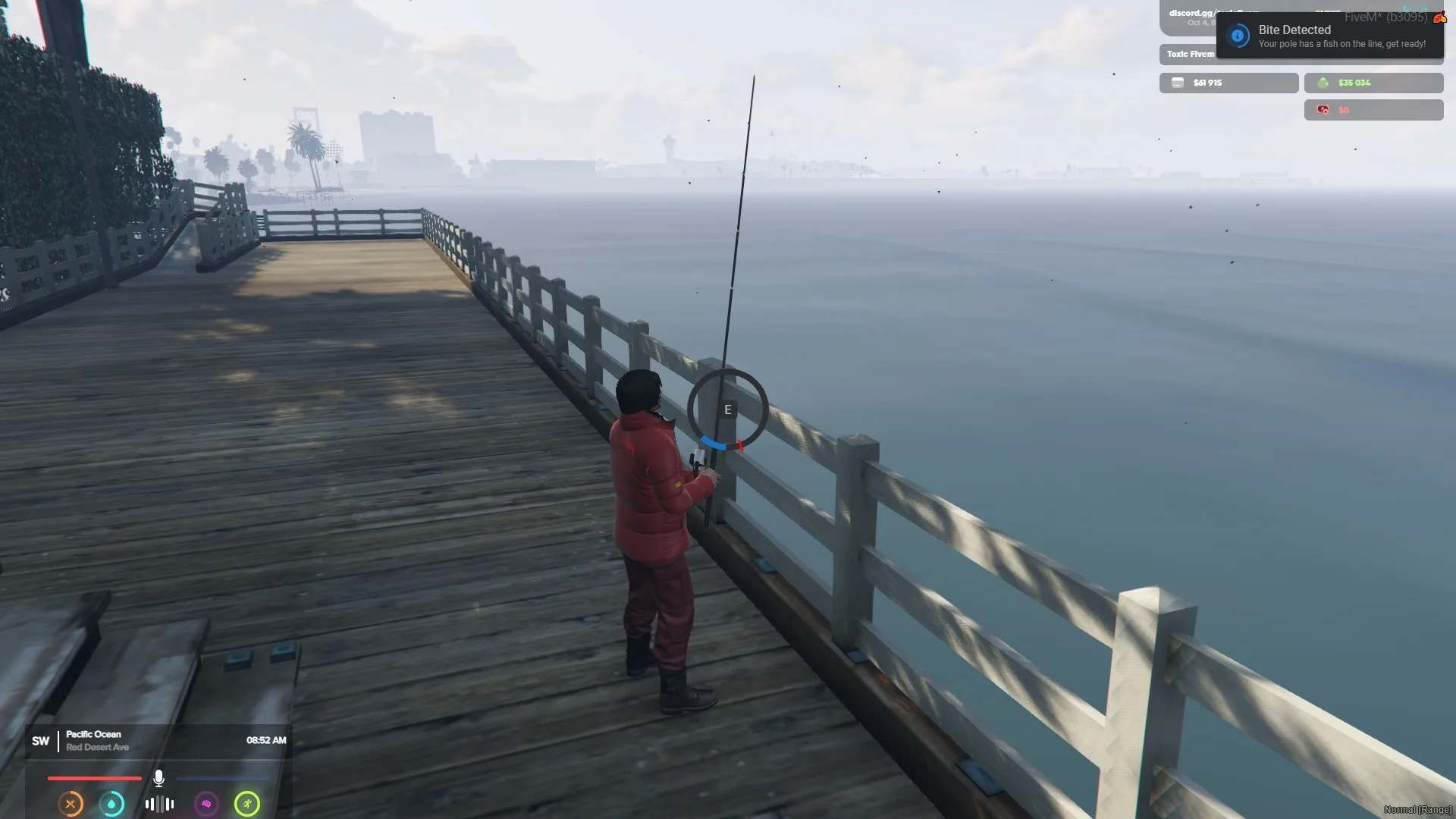This screenshot has height=819, width=1456.
Task: Click the voice range sound bars indicator
Action: tap(159, 804)
